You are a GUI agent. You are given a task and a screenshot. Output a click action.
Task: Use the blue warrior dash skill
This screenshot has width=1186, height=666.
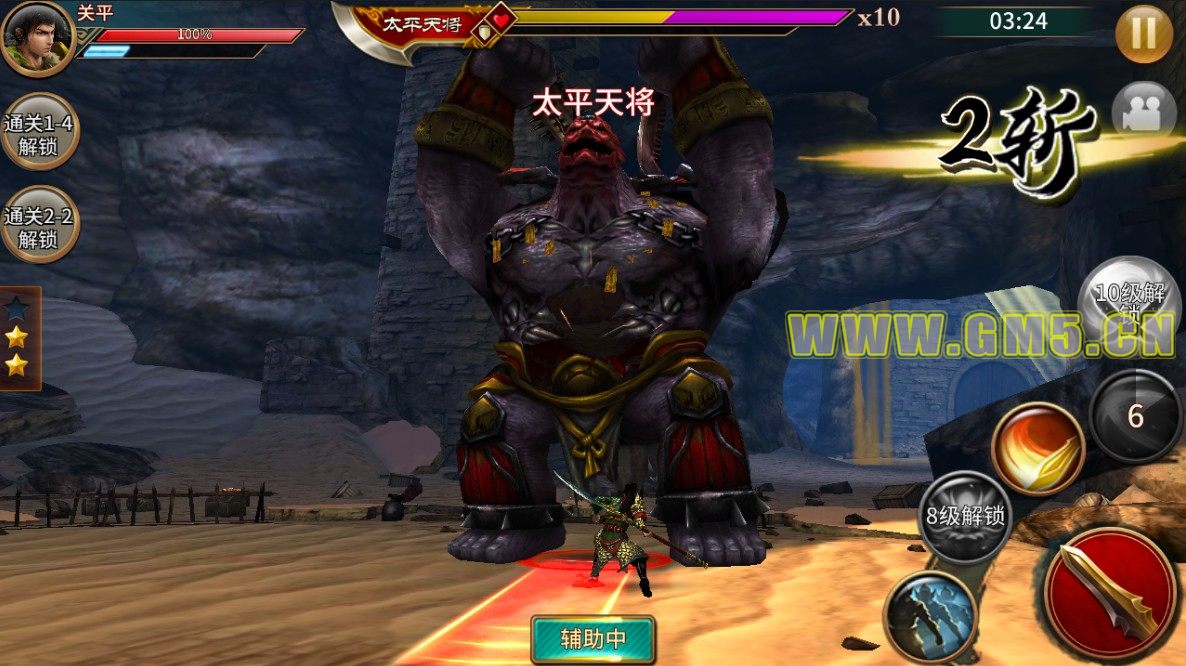point(930,615)
